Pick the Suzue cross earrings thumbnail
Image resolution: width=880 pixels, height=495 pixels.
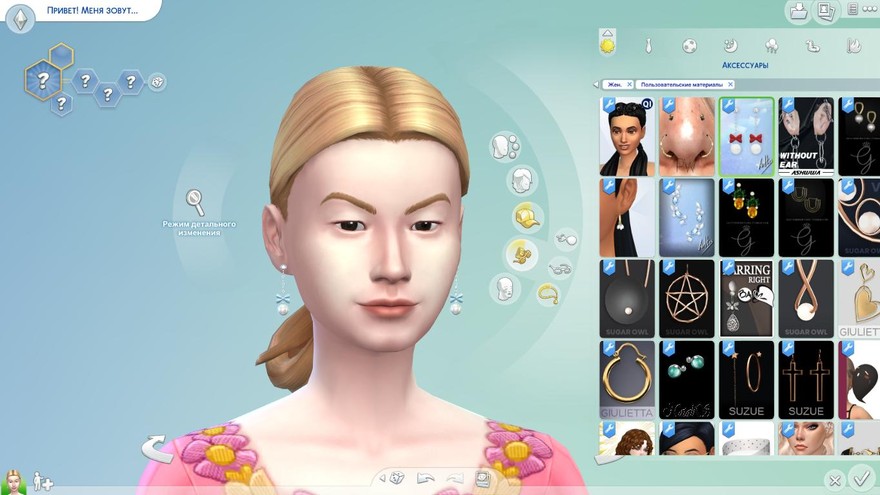click(x=806, y=379)
